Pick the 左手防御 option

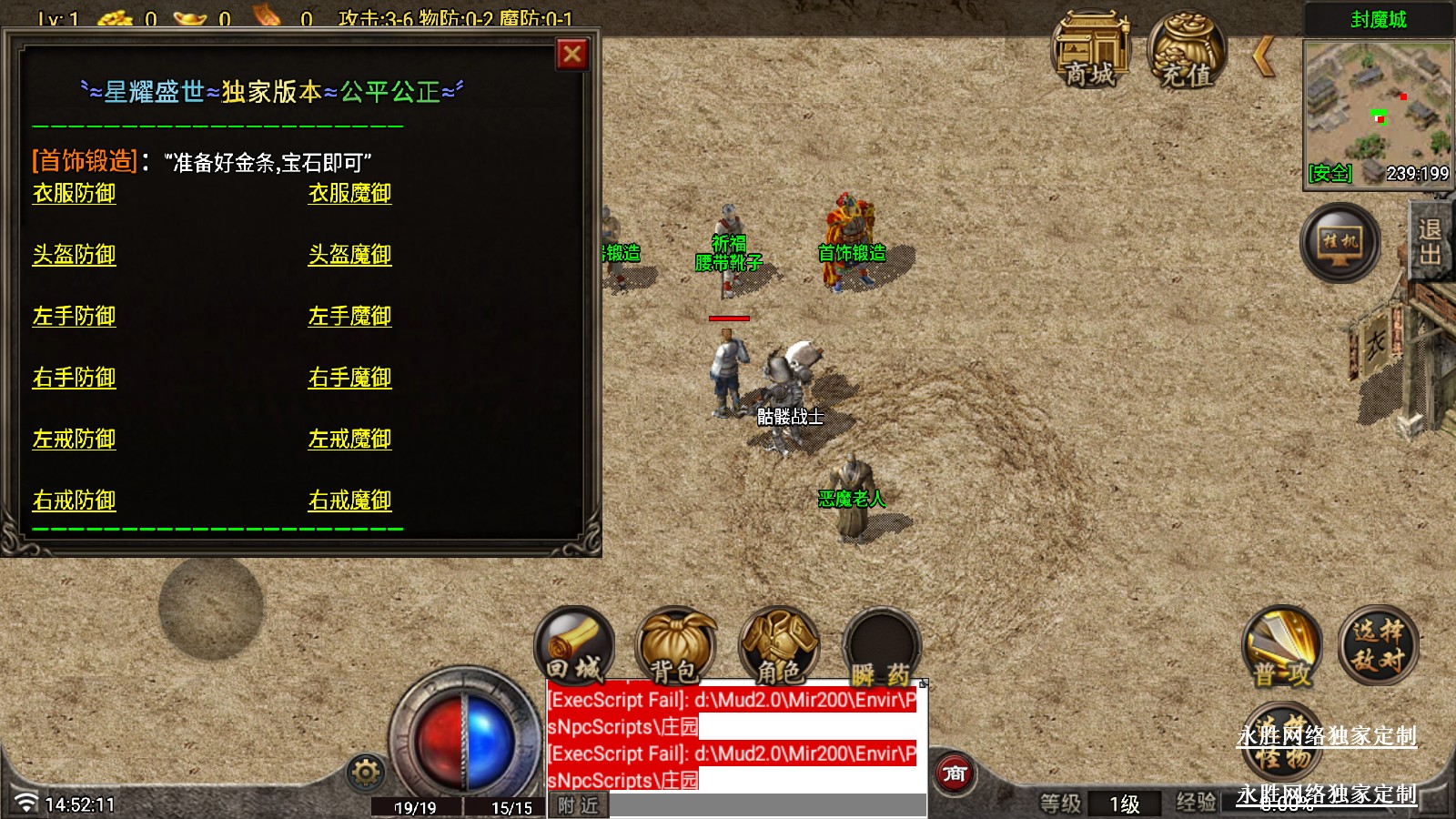pyautogui.click(x=75, y=317)
